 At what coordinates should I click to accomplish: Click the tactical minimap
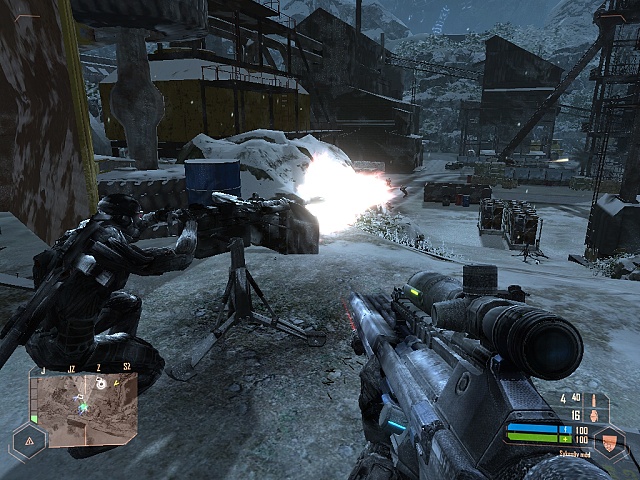[84, 408]
